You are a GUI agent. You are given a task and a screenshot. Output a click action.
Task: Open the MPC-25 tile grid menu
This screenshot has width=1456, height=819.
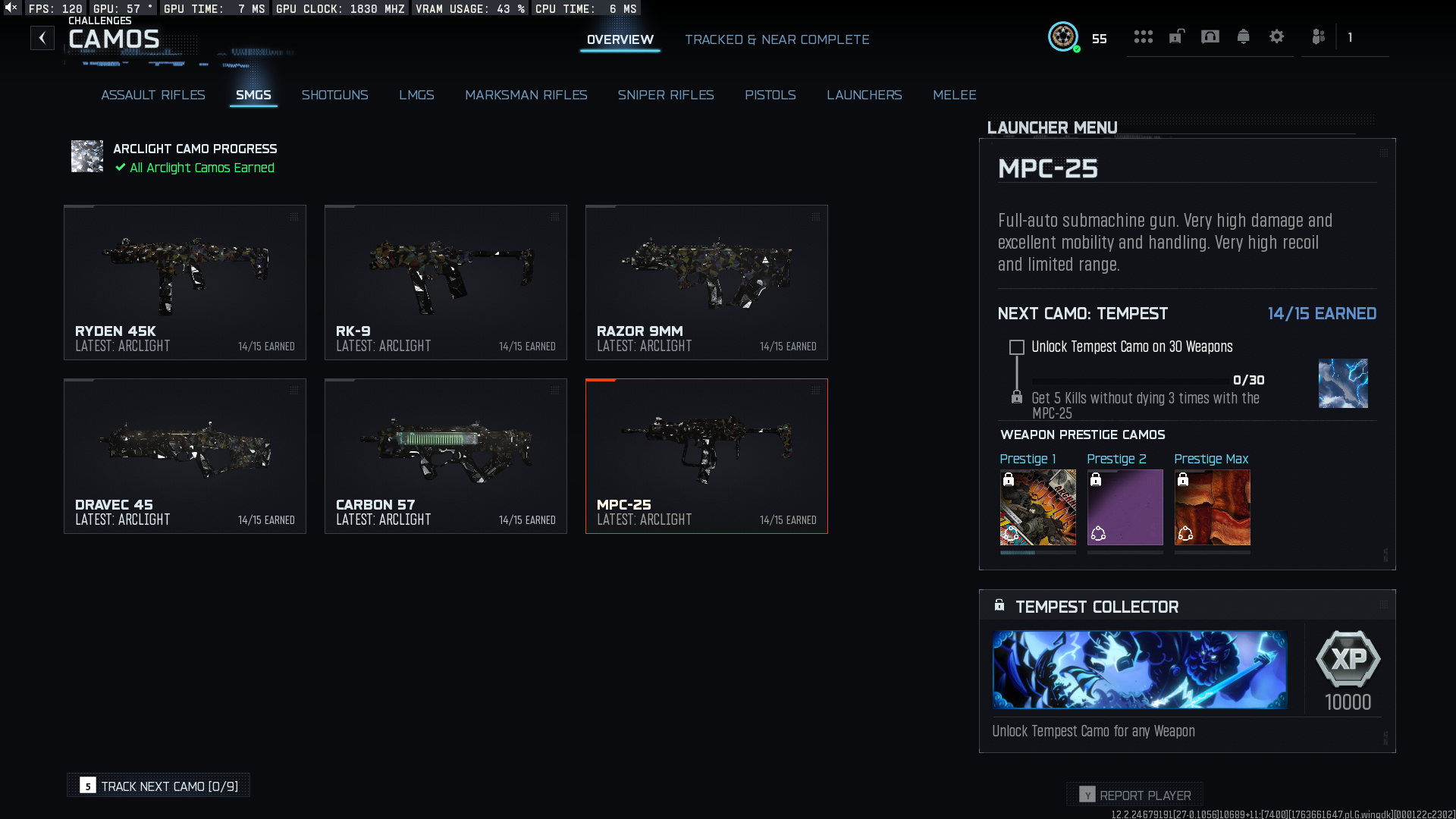[x=815, y=391]
